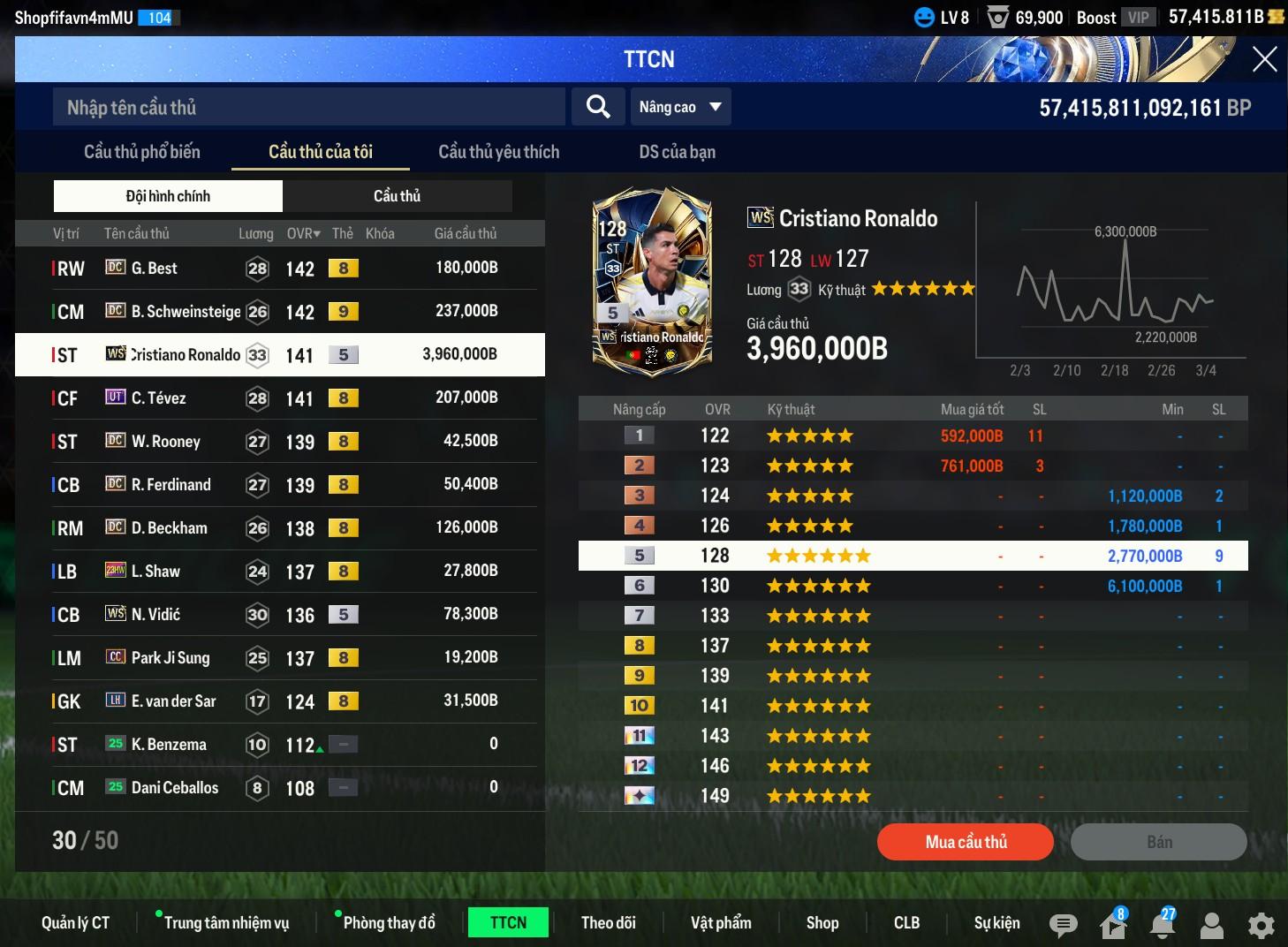Open the Nâng cao dropdown
The height and width of the screenshot is (947, 1288).
coord(680,107)
